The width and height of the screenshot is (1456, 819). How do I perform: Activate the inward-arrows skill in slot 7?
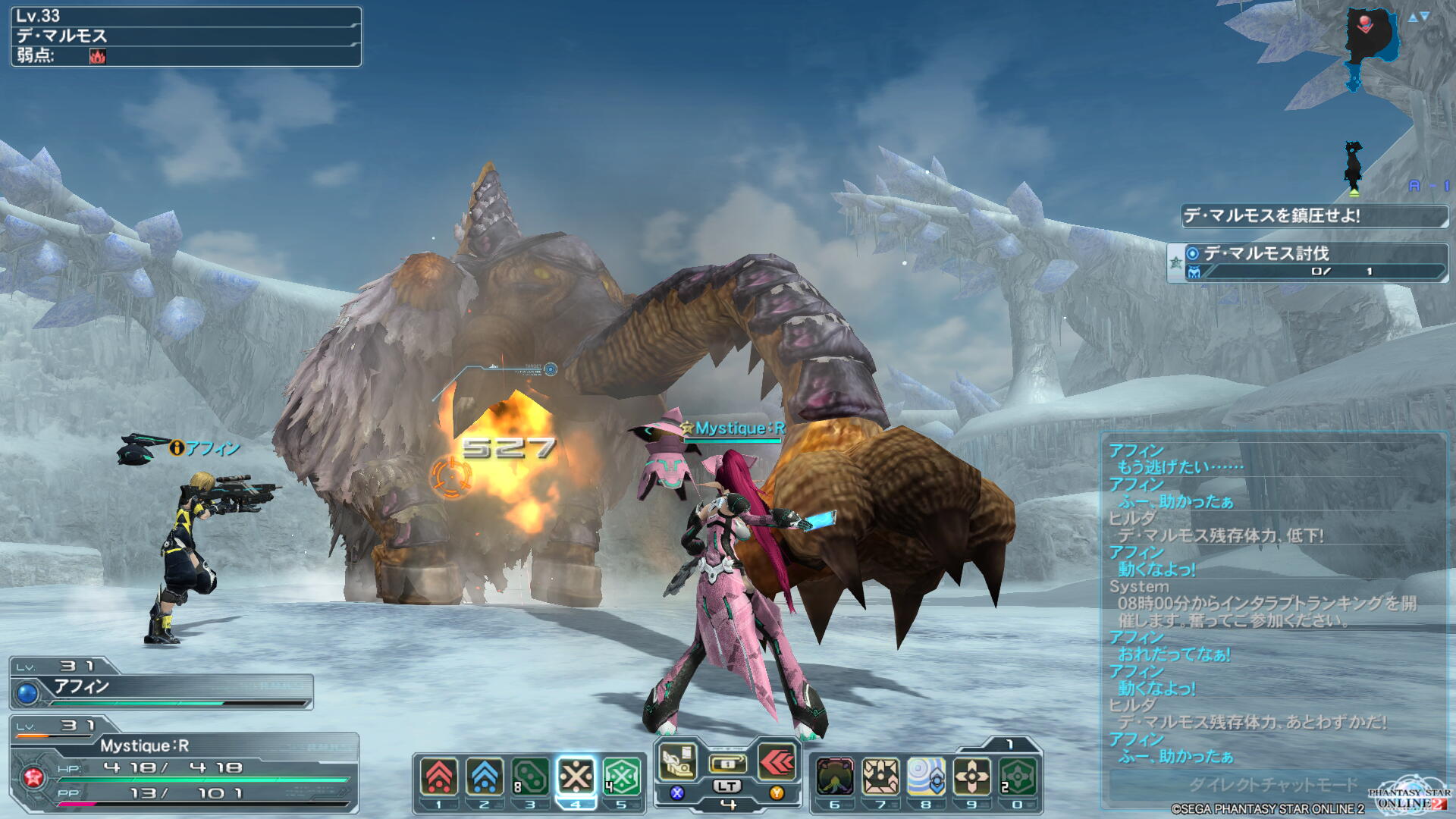pyautogui.click(x=880, y=777)
